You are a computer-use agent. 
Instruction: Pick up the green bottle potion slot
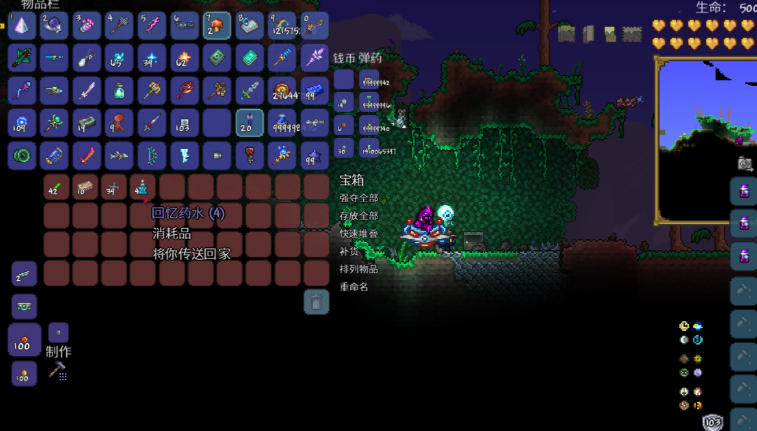120,90
